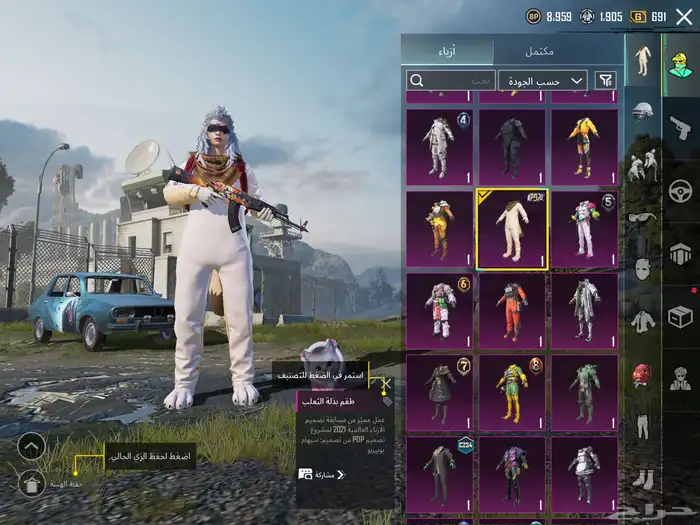Switch to the مكتمل tab
This screenshot has width=700, height=525.
point(539,51)
